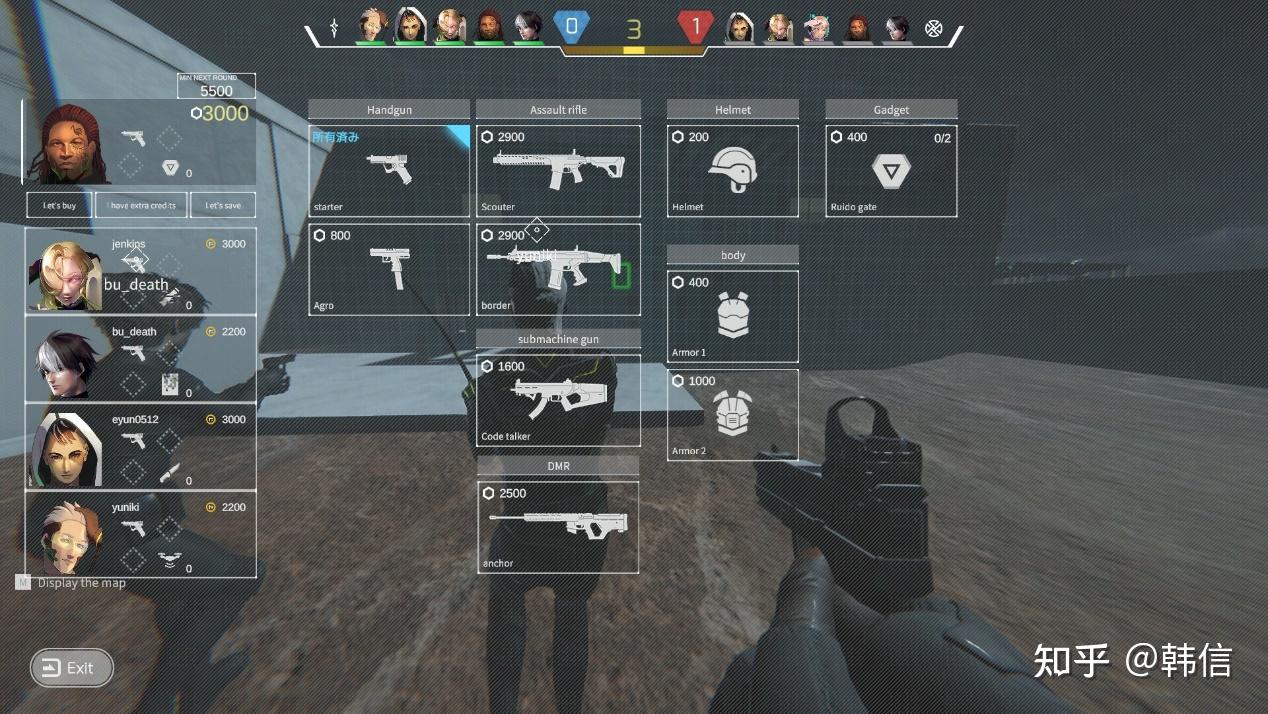Purchase the anchor DMR
The height and width of the screenshot is (714, 1268).
[x=558, y=527]
